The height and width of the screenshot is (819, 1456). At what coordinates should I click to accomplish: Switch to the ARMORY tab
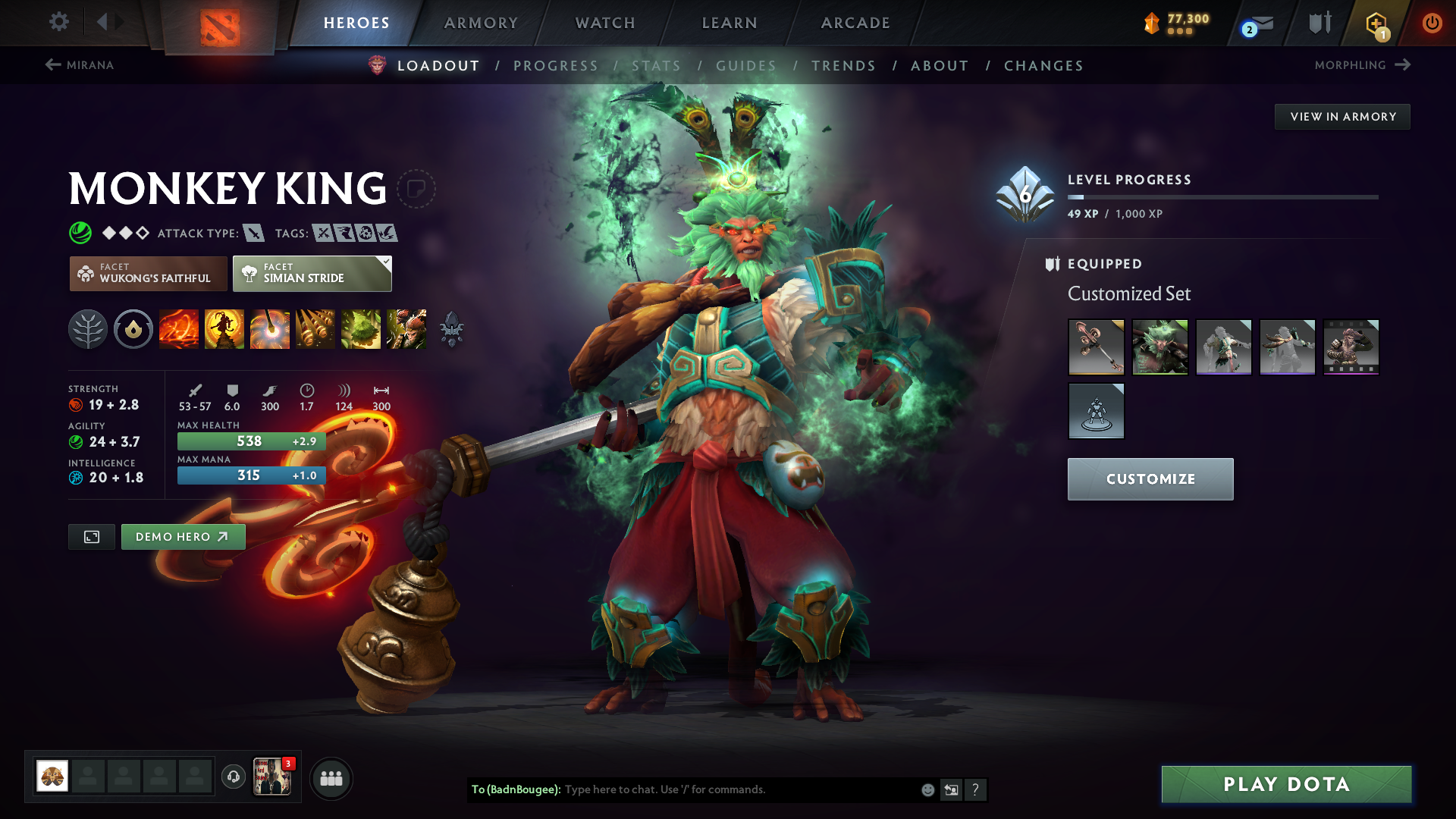tap(481, 22)
